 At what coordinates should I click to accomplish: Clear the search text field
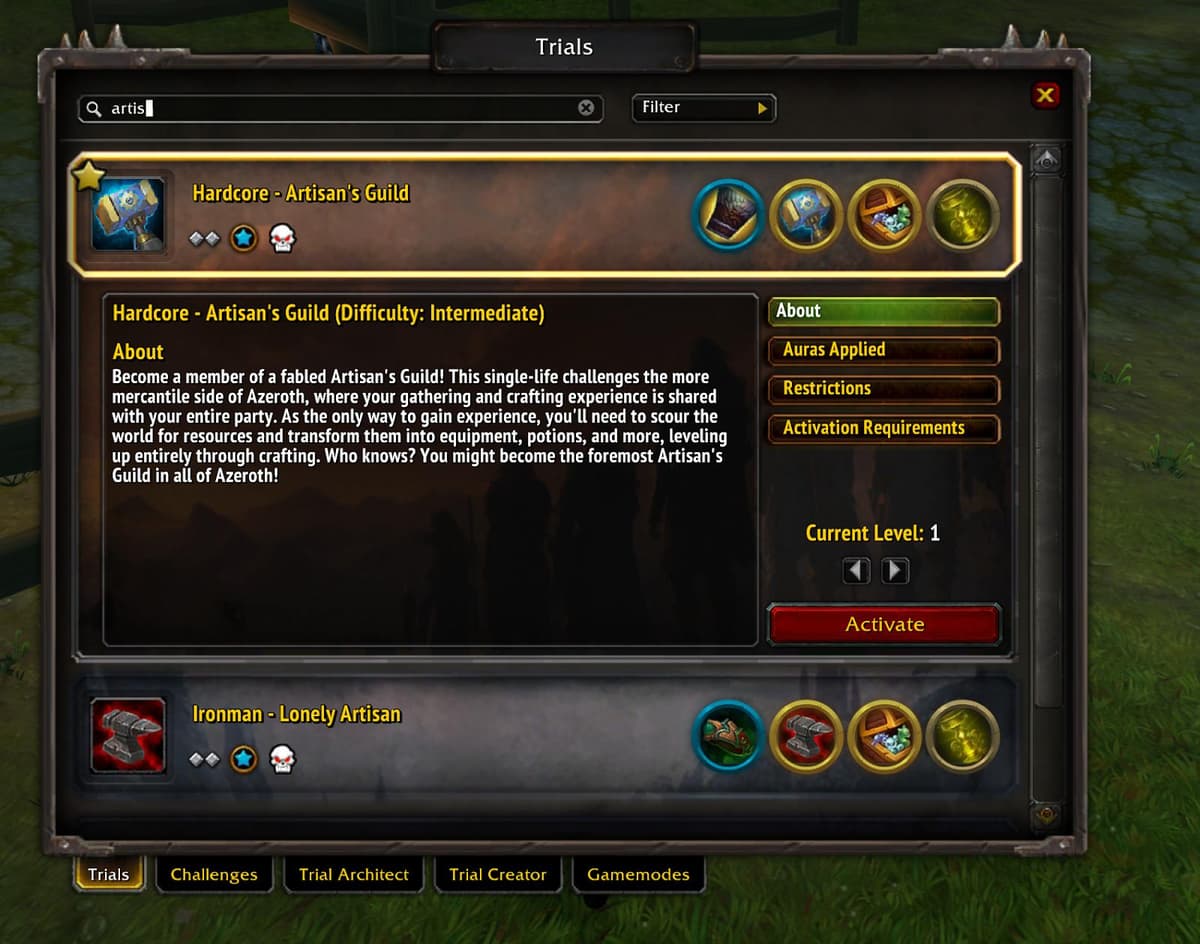[x=586, y=108]
